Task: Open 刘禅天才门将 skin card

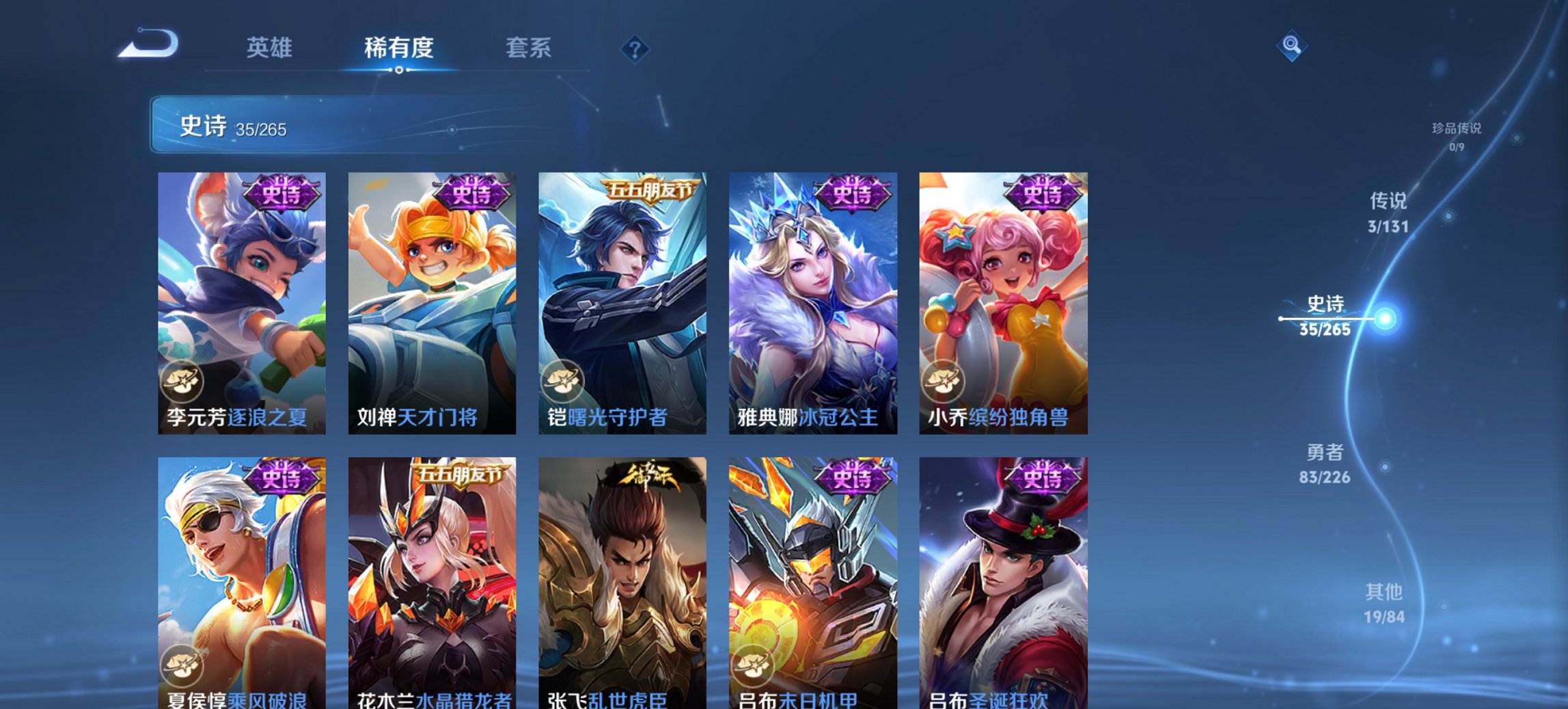Action: coord(434,301)
